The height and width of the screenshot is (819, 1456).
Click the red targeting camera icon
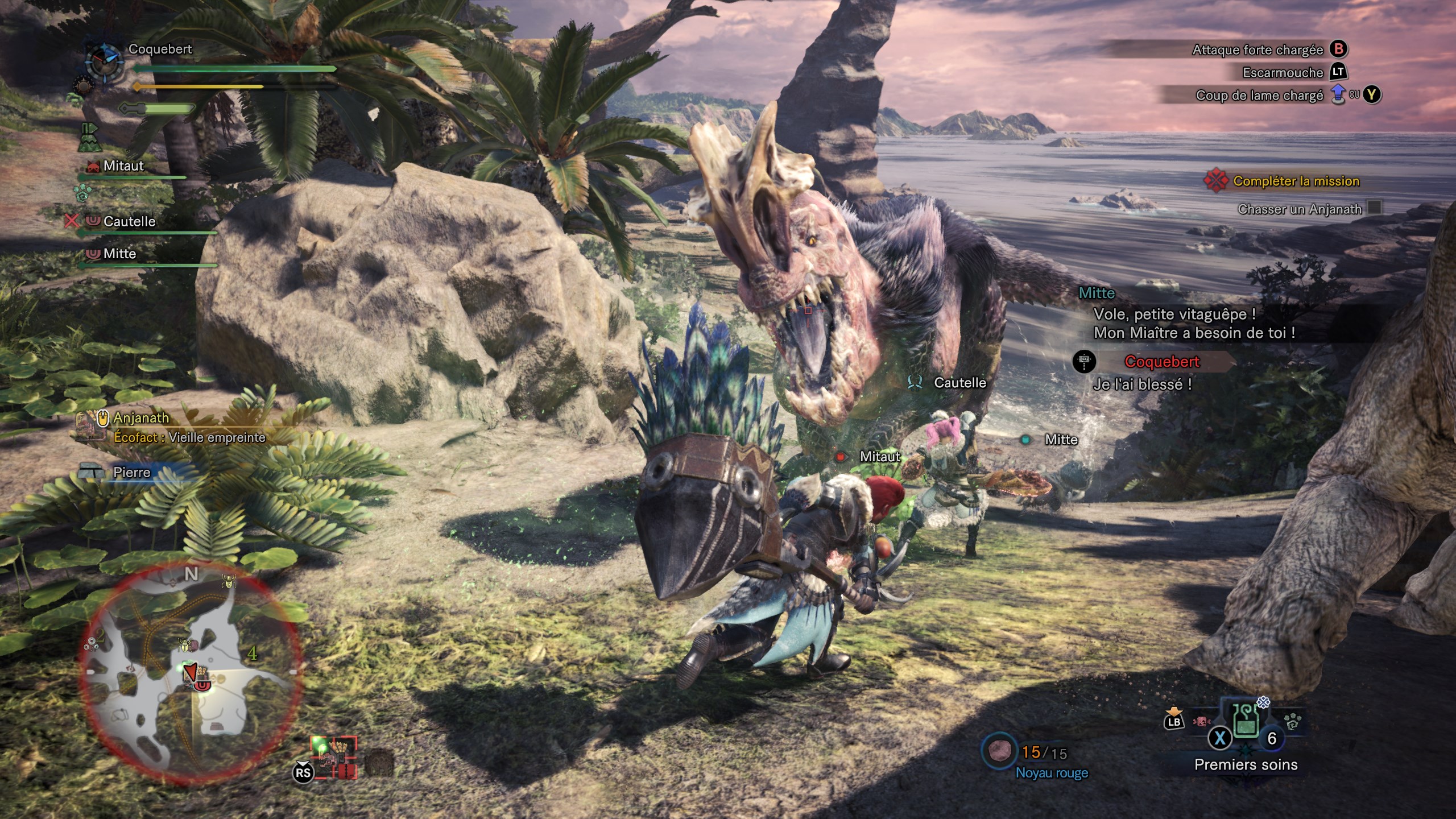point(334,756)
